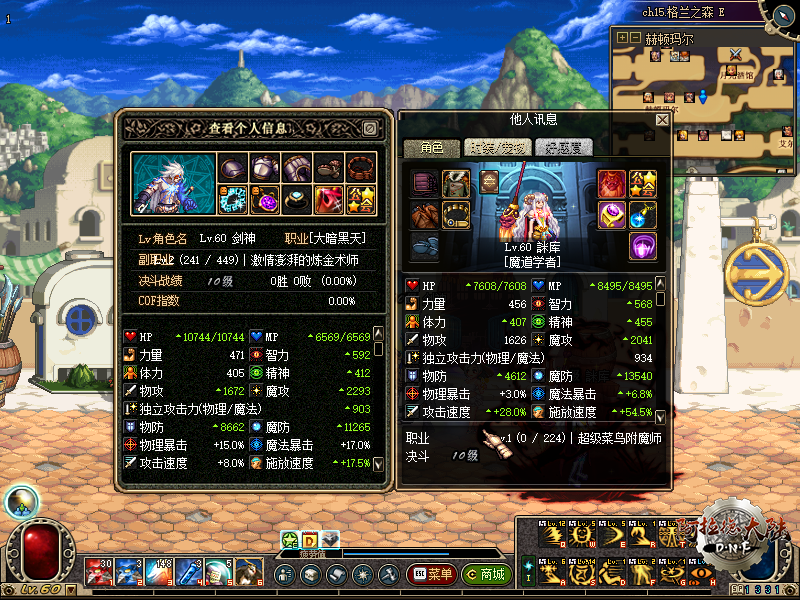Switch to the 角色 tab
Viewport: 800px width, 600px height.
[x=431, y=148]
